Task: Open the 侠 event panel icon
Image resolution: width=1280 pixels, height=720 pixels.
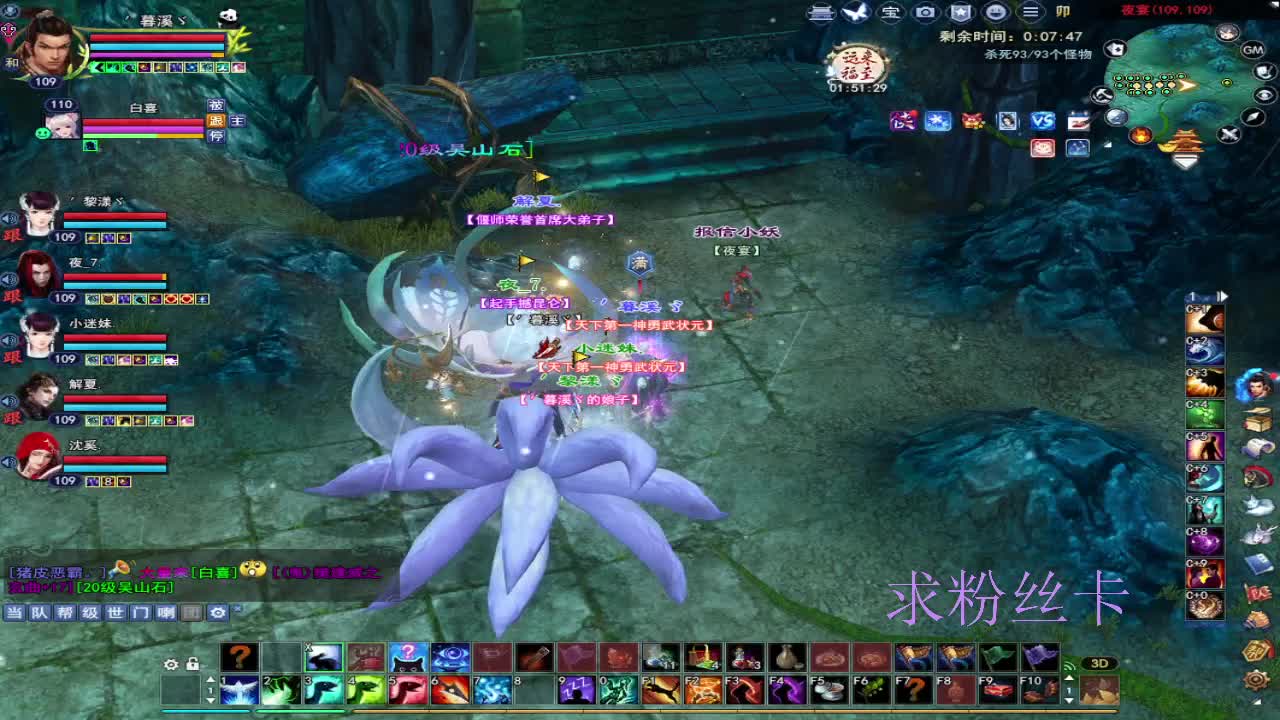Action: pyautogui.click(x=904, y=123)
